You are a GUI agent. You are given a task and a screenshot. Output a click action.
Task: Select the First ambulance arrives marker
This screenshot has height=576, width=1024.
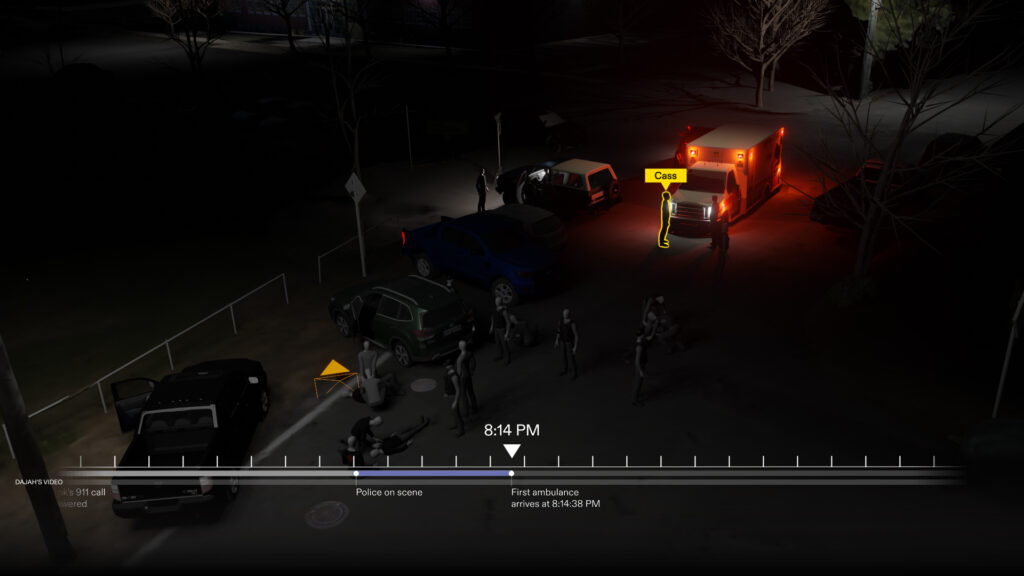pyautogui.click(x=511, y=473)
